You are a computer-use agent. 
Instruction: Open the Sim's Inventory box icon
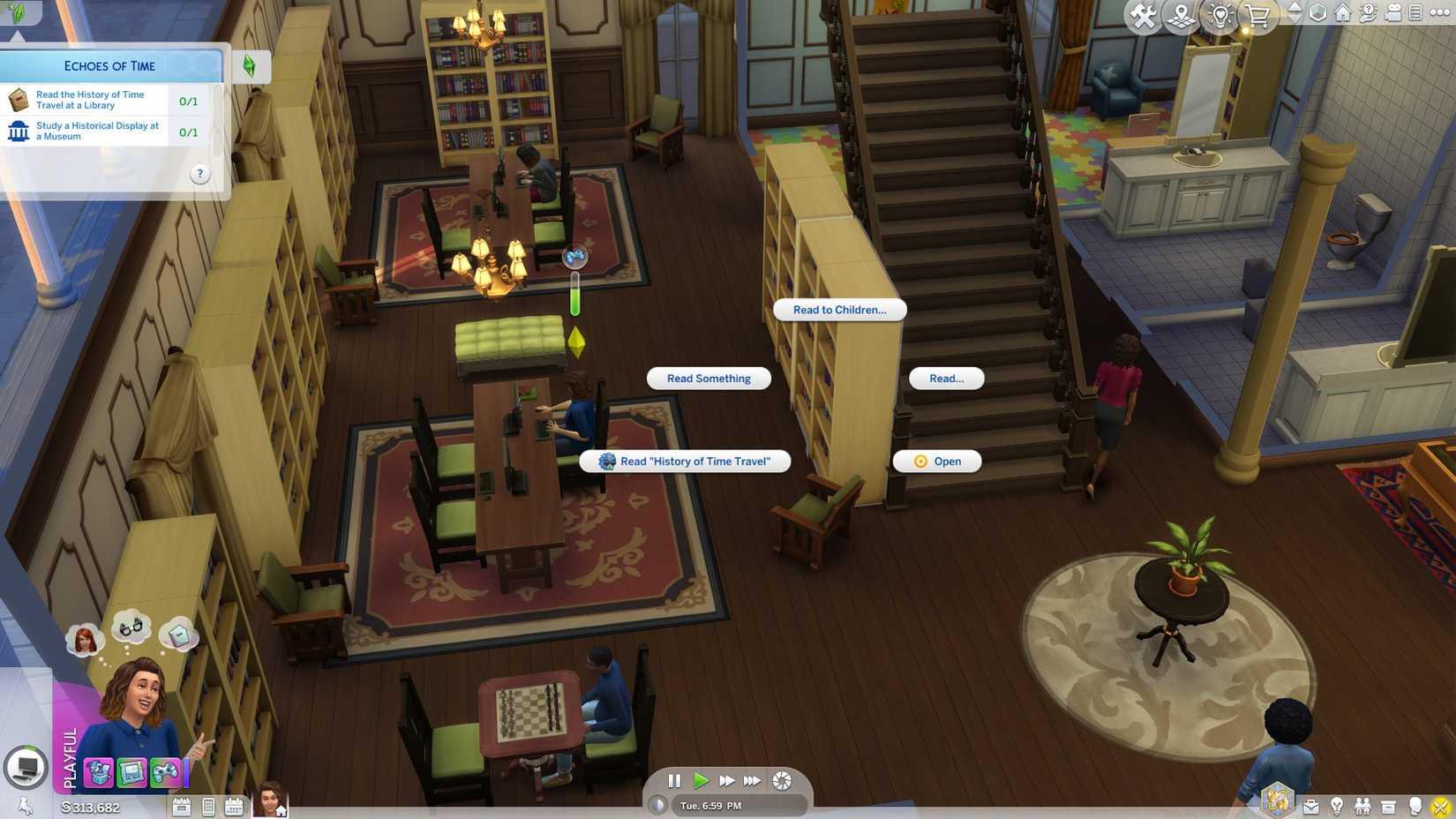tap(1389, 805)
